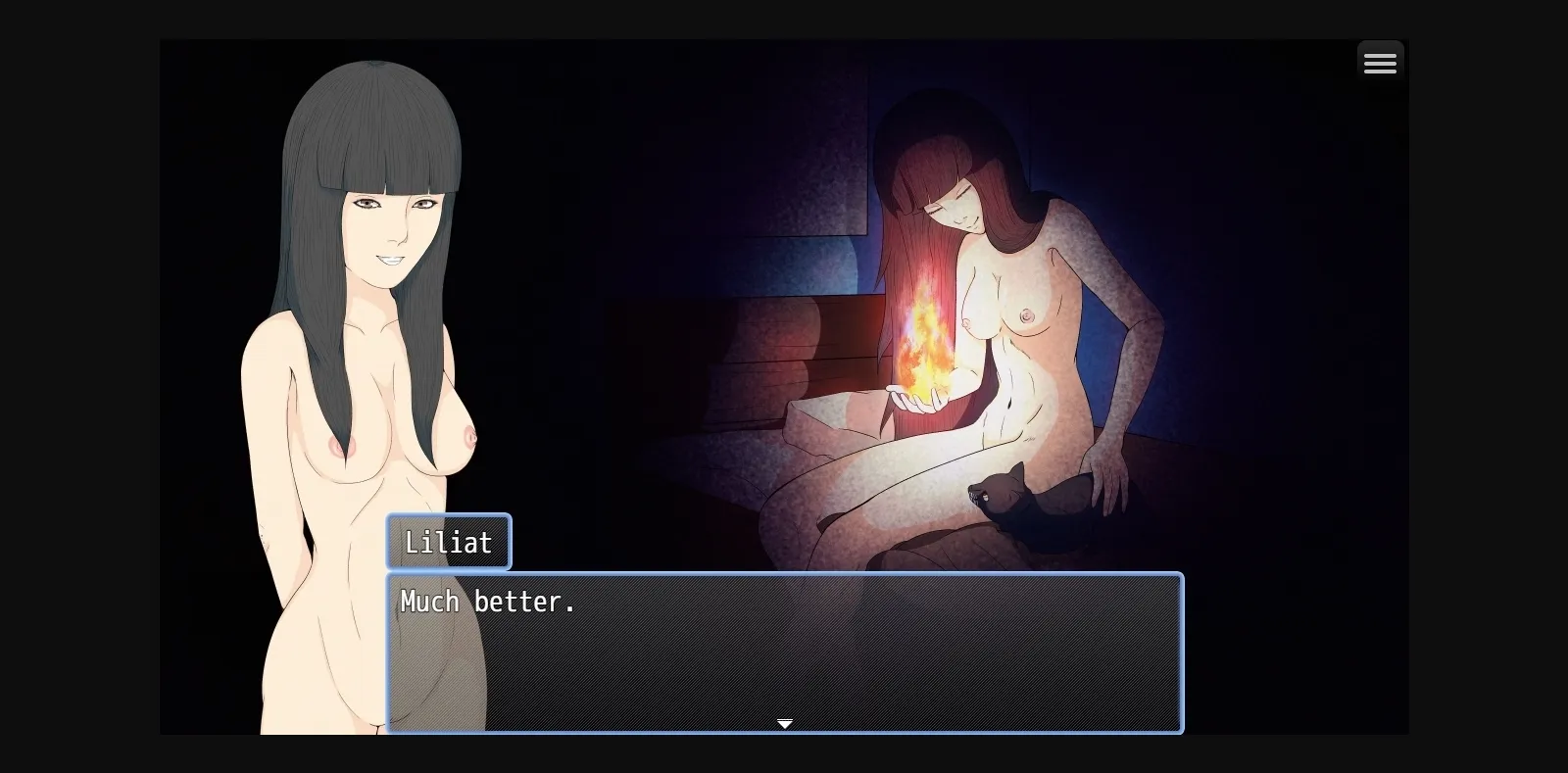The height and width of the screenshot is (773, 1568).
Task: Click the advance-text arrow below the dialogue
Action: point(785,723)
